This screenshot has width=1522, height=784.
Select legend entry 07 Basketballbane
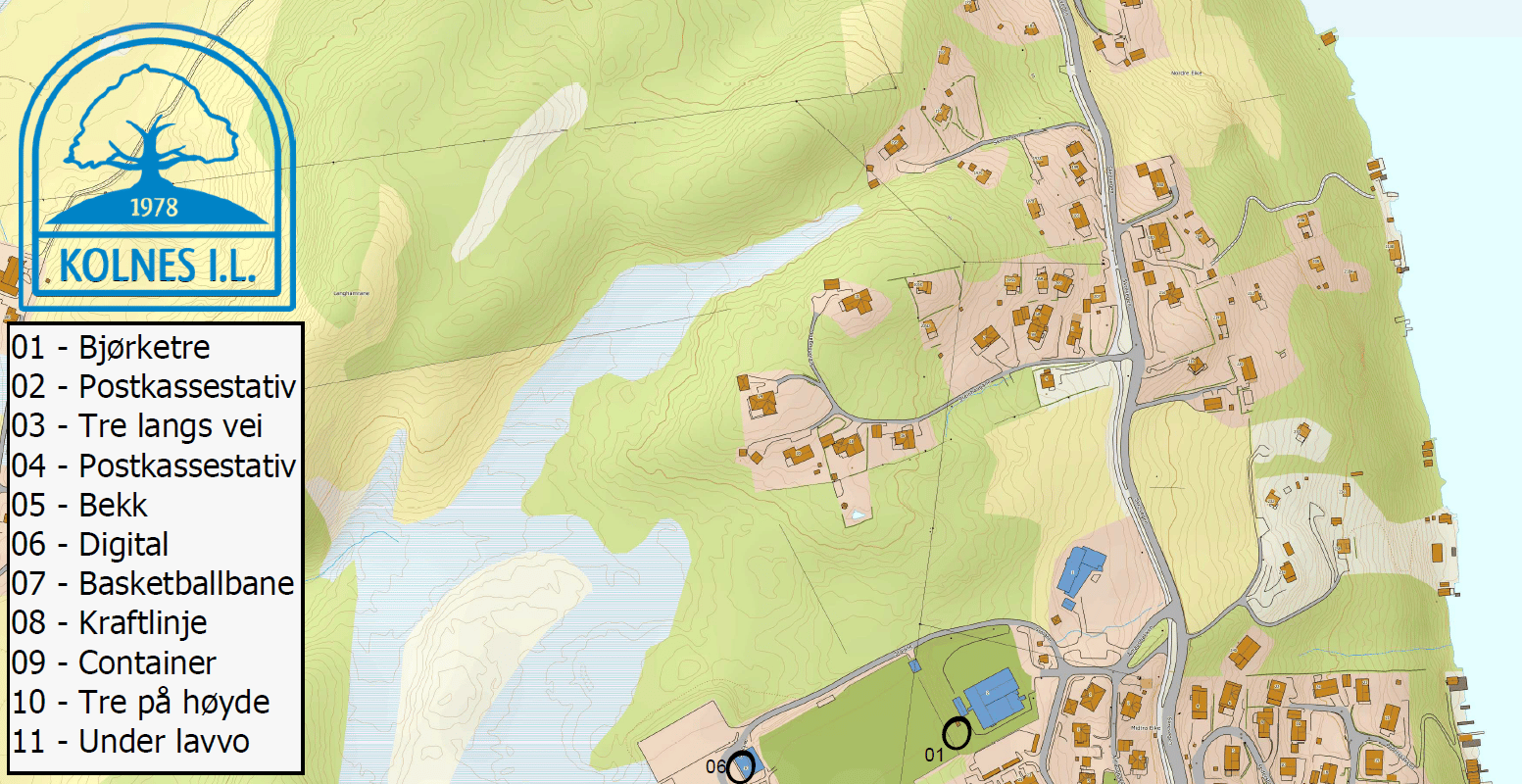(x=153, y=584)
